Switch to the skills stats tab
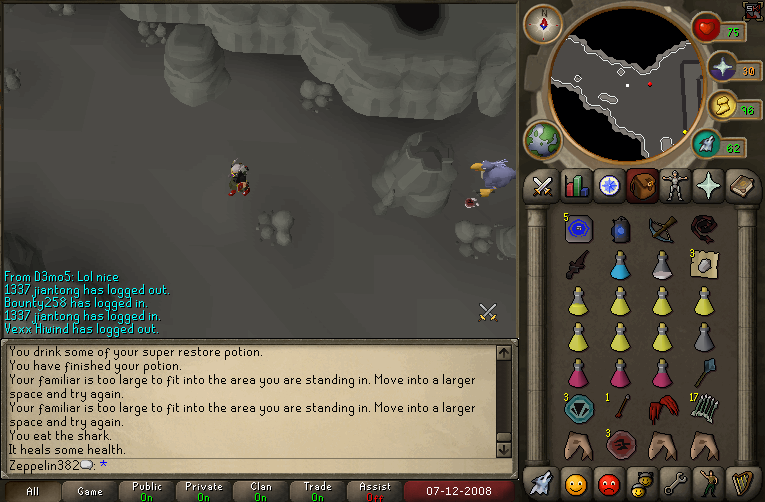 click(x=576, y=186)
